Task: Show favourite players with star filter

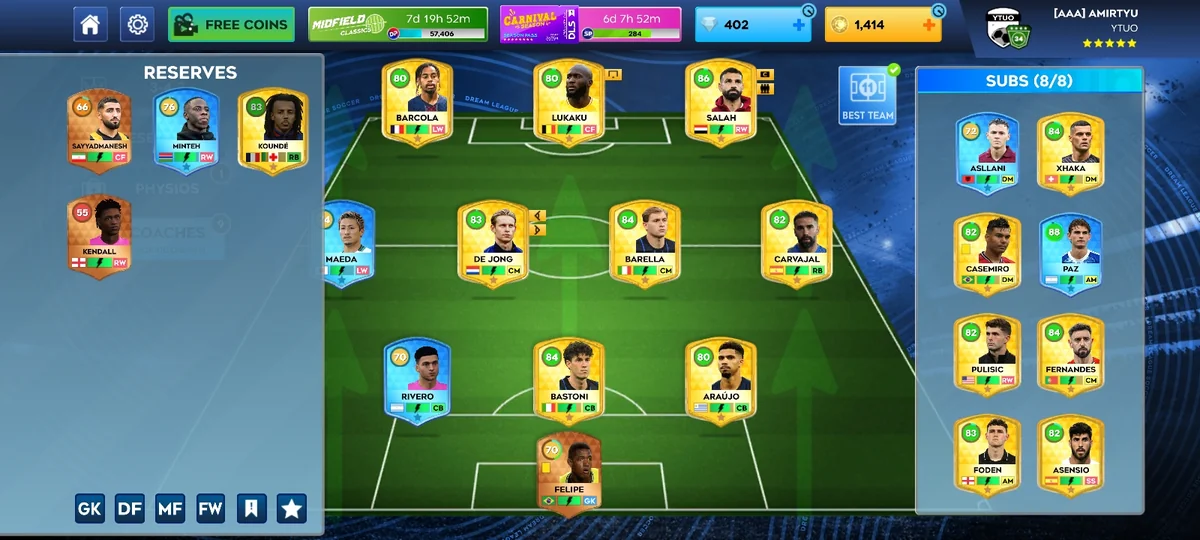Action: pos(291,508)
